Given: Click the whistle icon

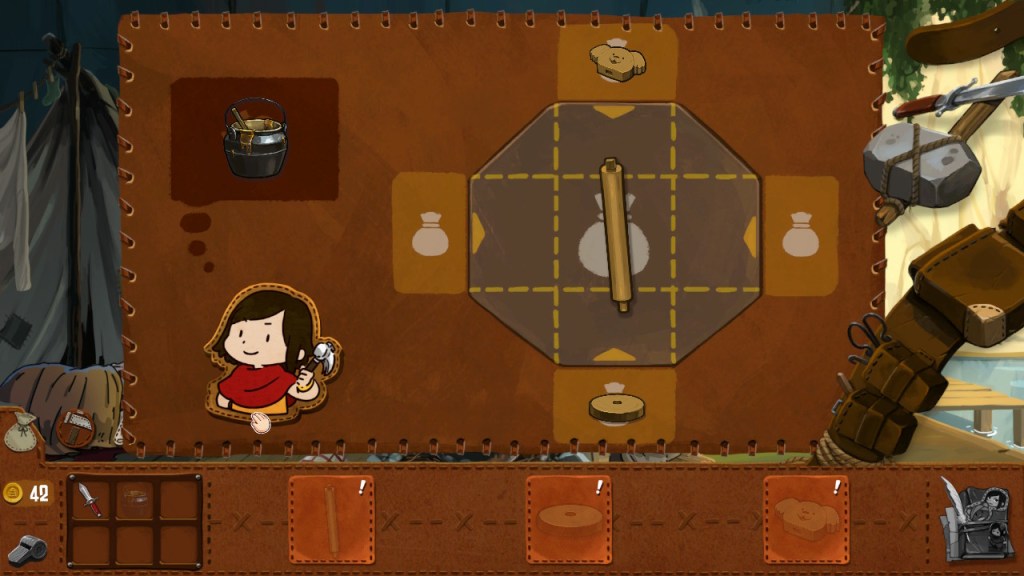Looking at the screenshot, I should [25, 548].
